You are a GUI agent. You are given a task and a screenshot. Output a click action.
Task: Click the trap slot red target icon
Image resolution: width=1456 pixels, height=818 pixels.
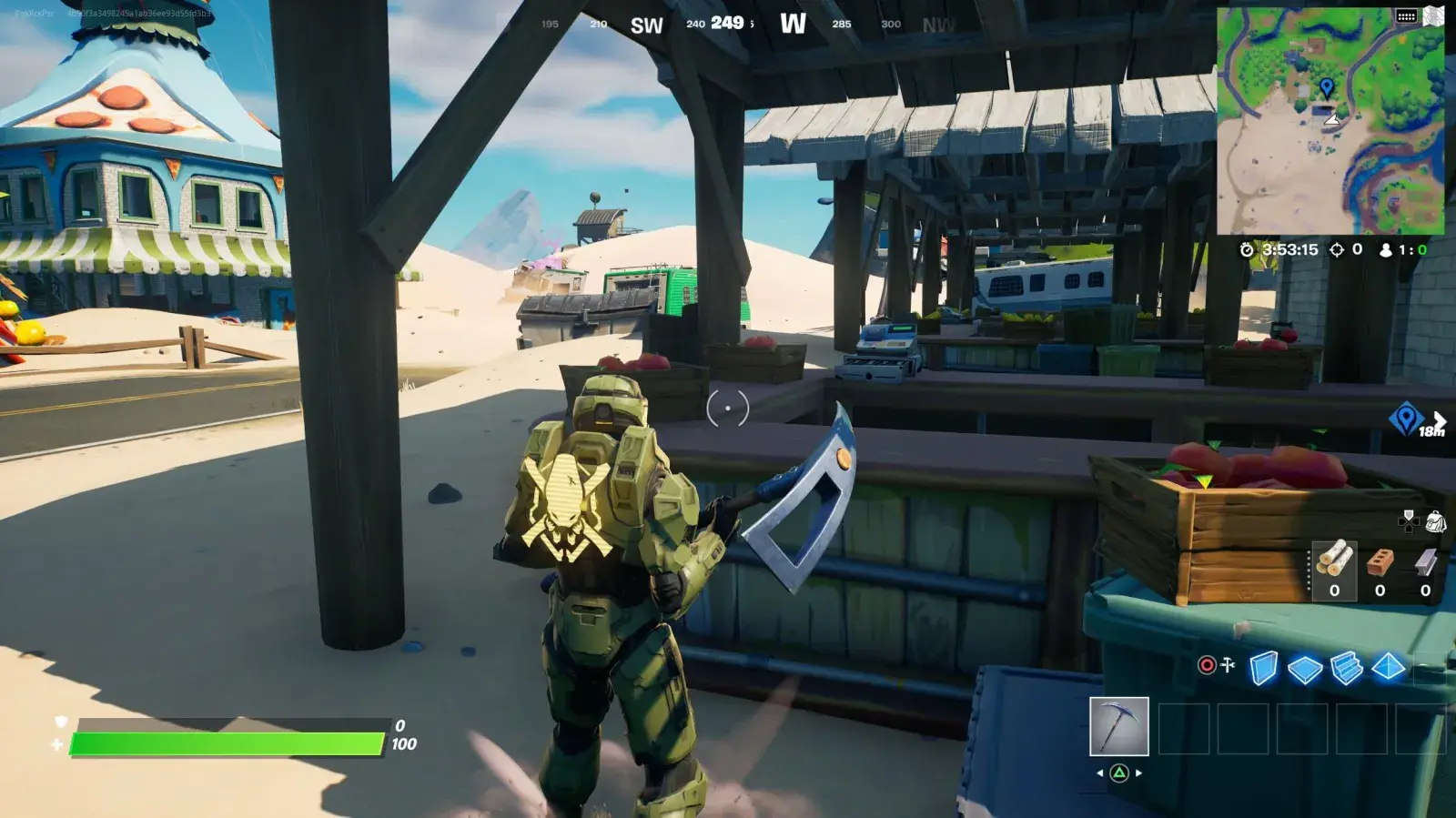[1208, 664]
